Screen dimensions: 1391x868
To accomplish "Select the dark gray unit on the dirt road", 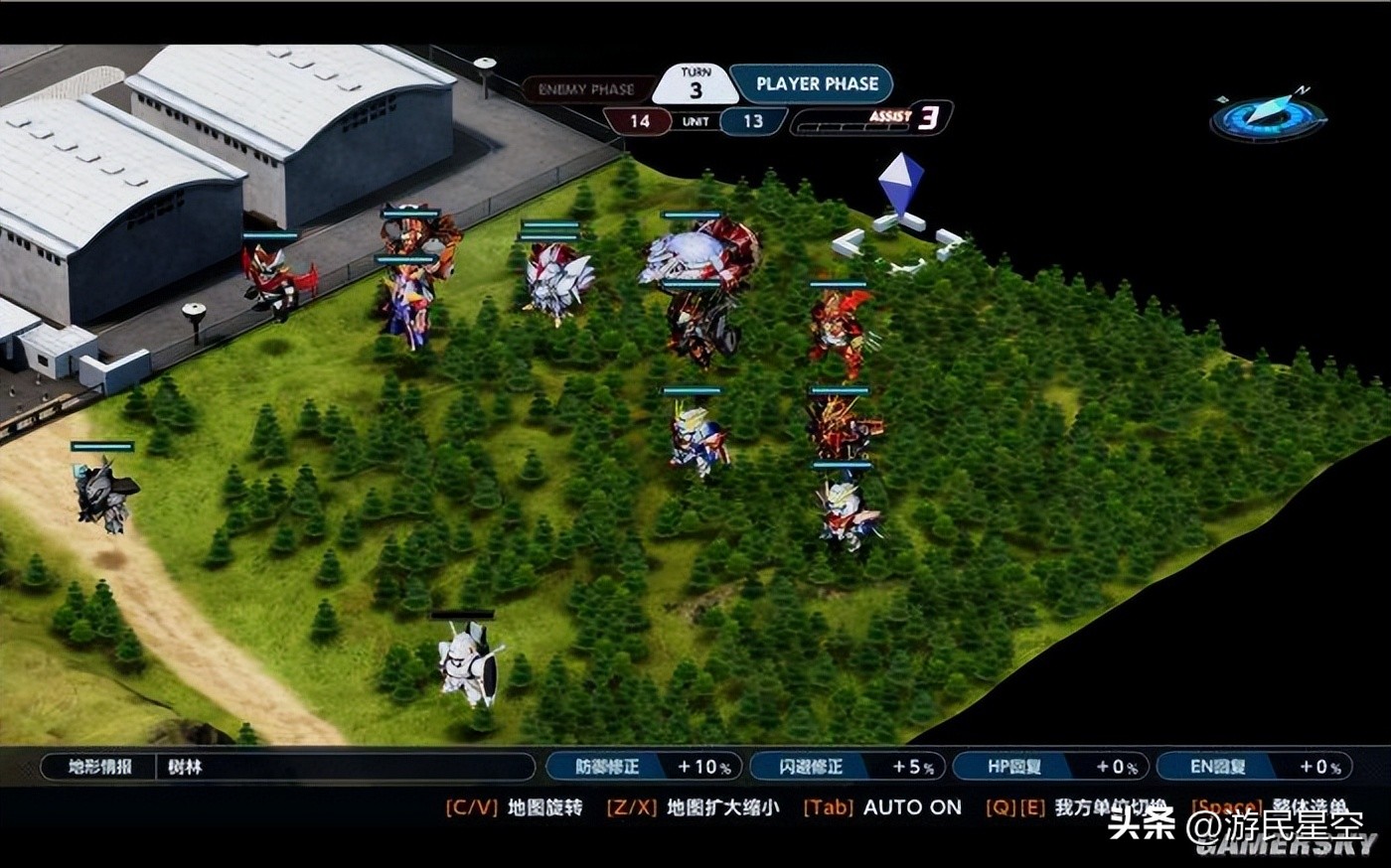I will tap(104, 494).
